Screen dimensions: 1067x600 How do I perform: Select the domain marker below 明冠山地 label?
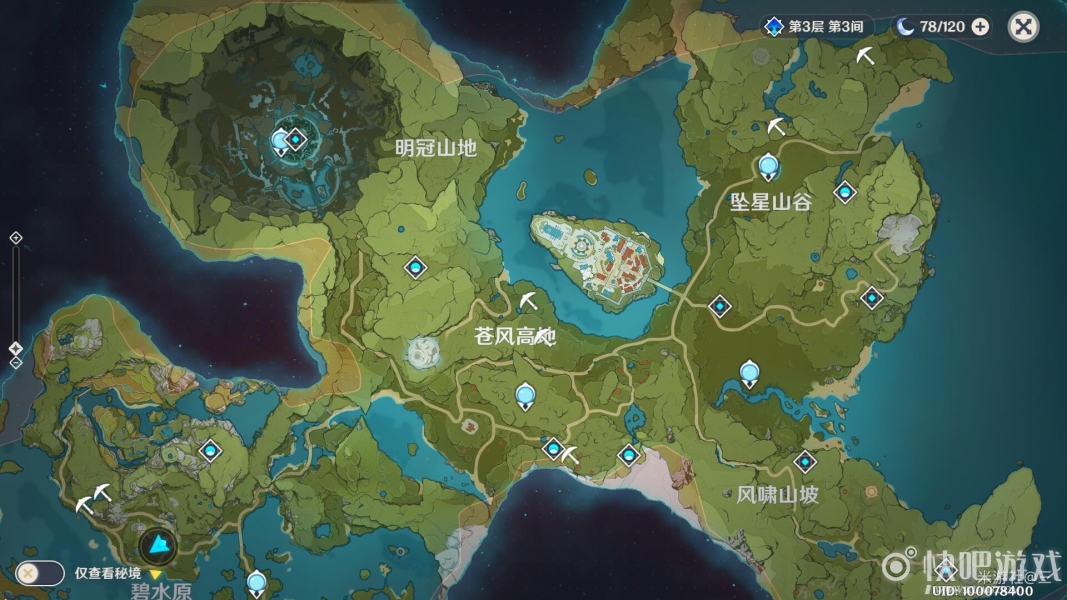(x=415, y=268)
